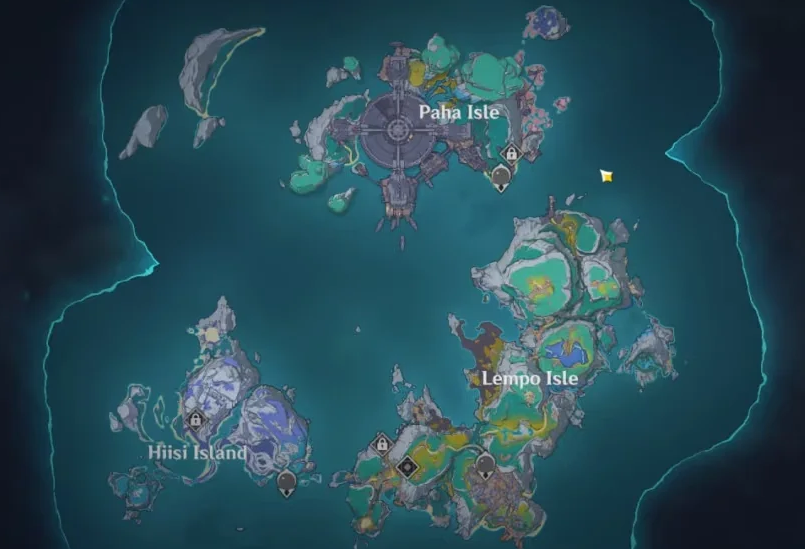
Task: Select the locked marker west of Lempo Isle
Action: (x=380, y=443)
